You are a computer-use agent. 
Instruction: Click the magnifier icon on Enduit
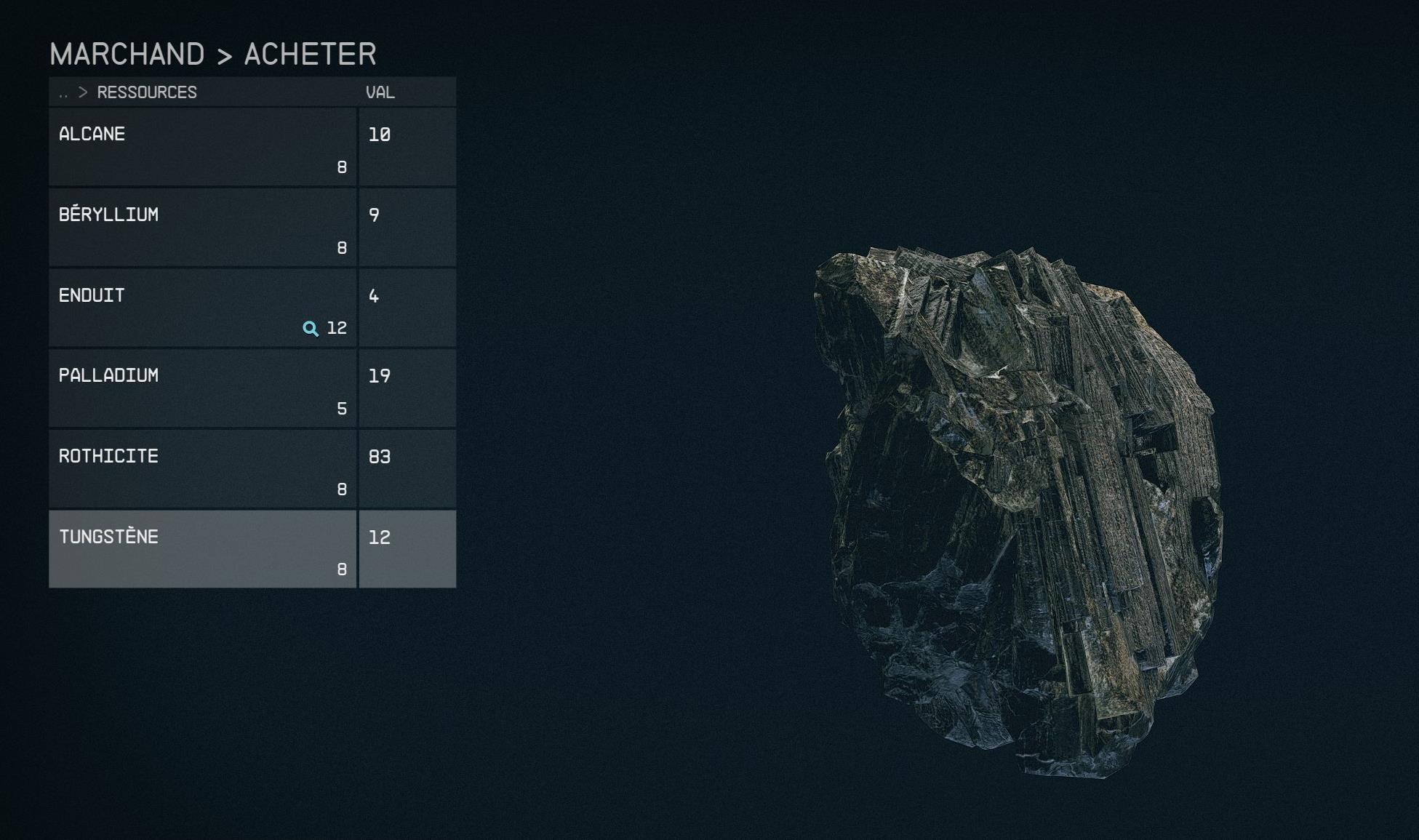(311, 329)
